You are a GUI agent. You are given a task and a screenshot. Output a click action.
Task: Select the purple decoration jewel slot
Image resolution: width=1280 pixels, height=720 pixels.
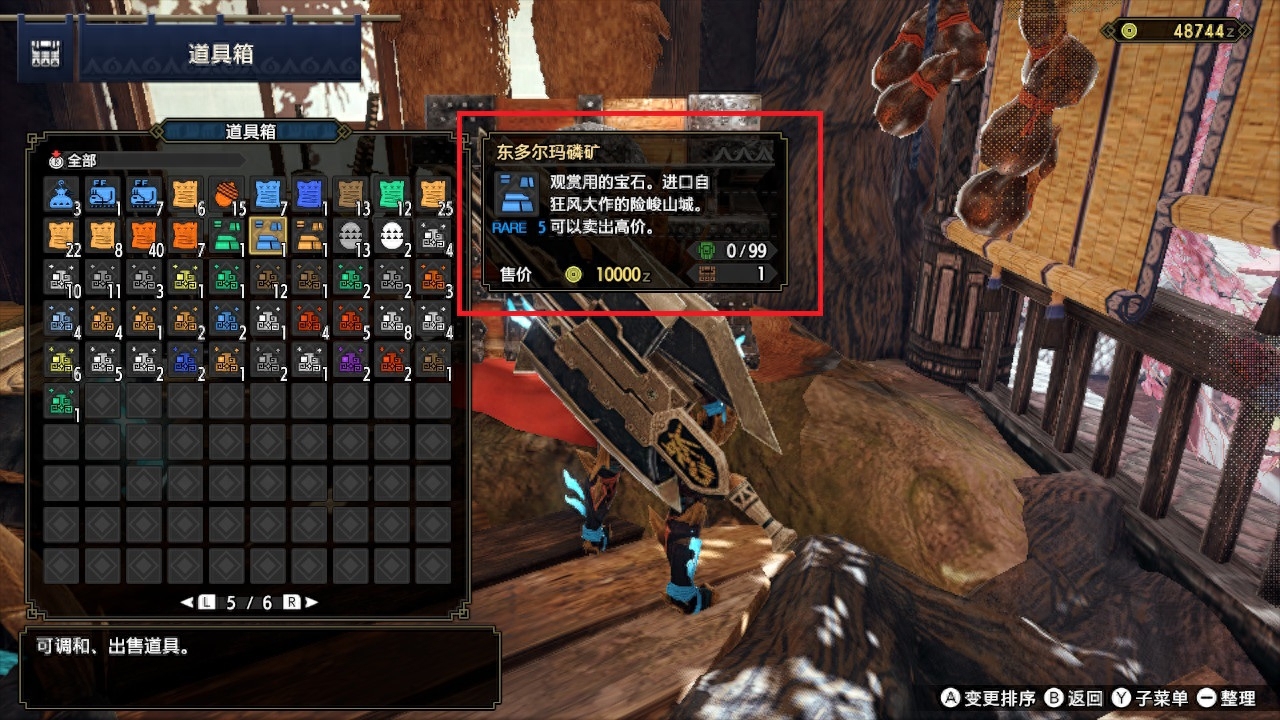pos(351,360)
